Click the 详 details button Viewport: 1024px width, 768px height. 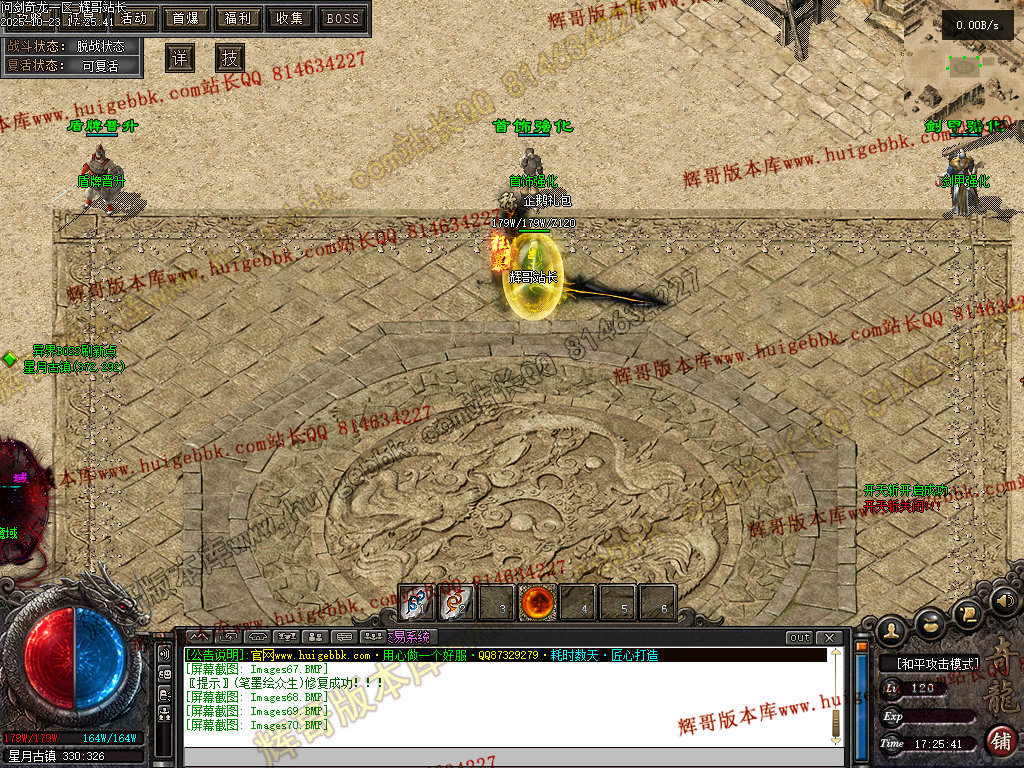tap(180, 57)
